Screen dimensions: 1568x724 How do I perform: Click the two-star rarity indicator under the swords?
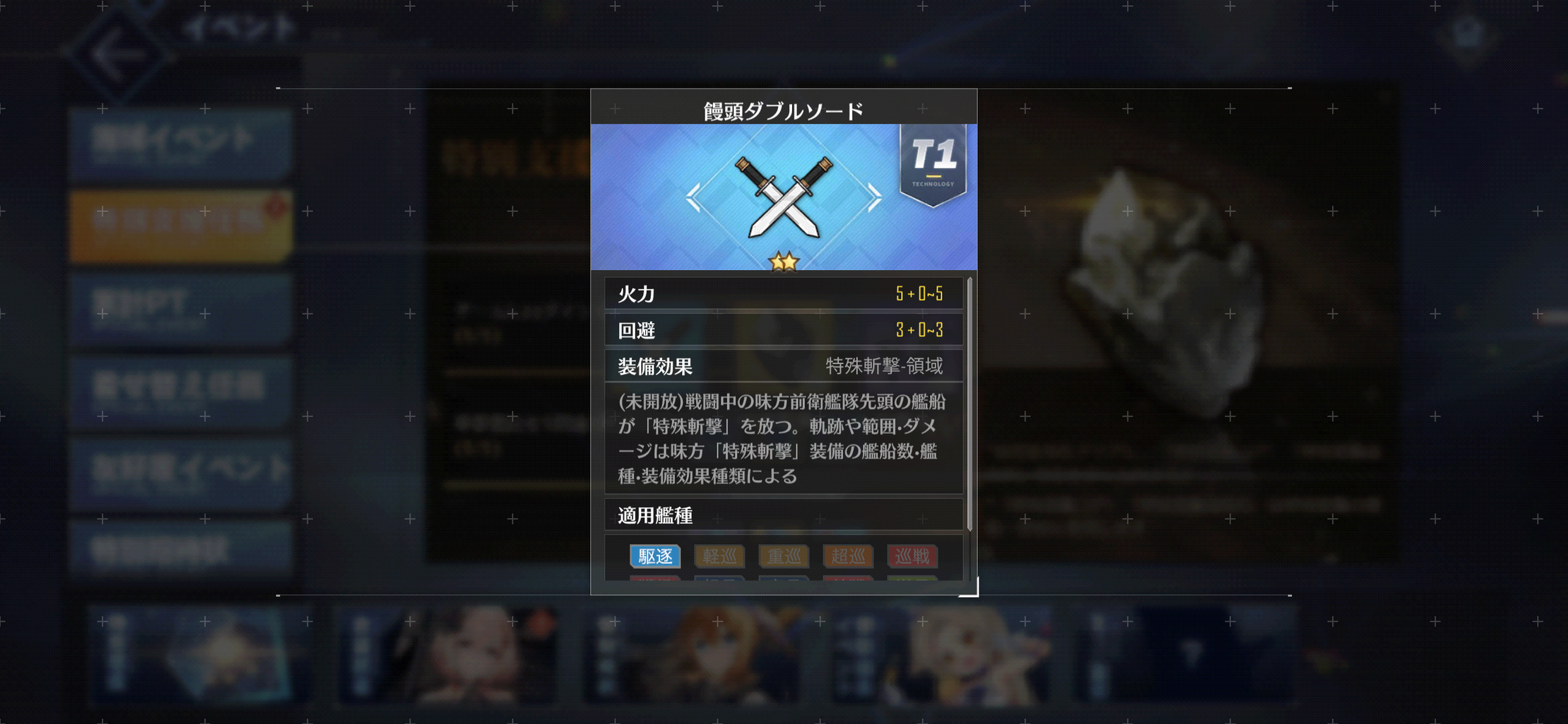[784, 261]
